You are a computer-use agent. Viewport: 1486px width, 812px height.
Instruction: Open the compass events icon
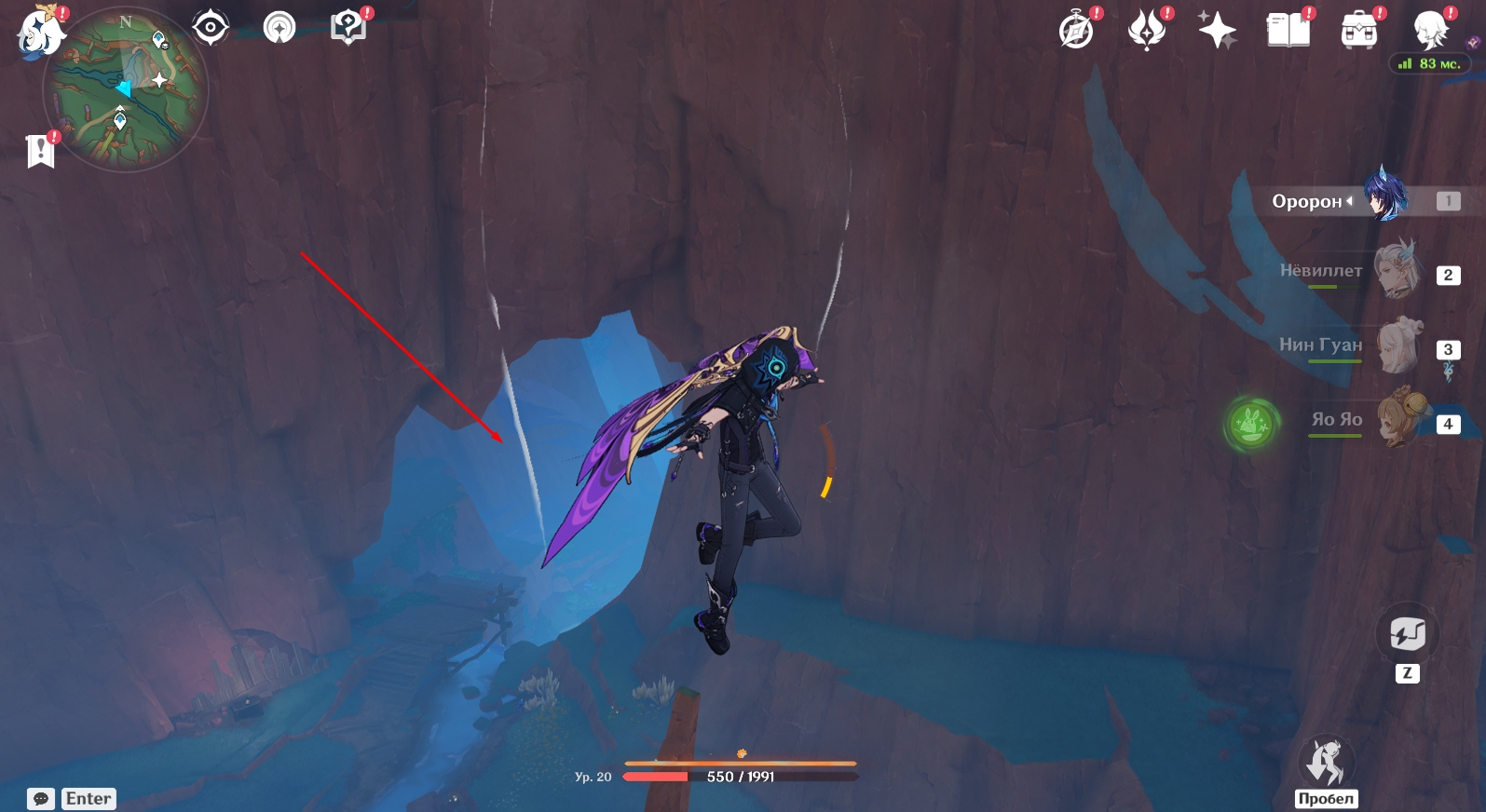coord(1077,31)
